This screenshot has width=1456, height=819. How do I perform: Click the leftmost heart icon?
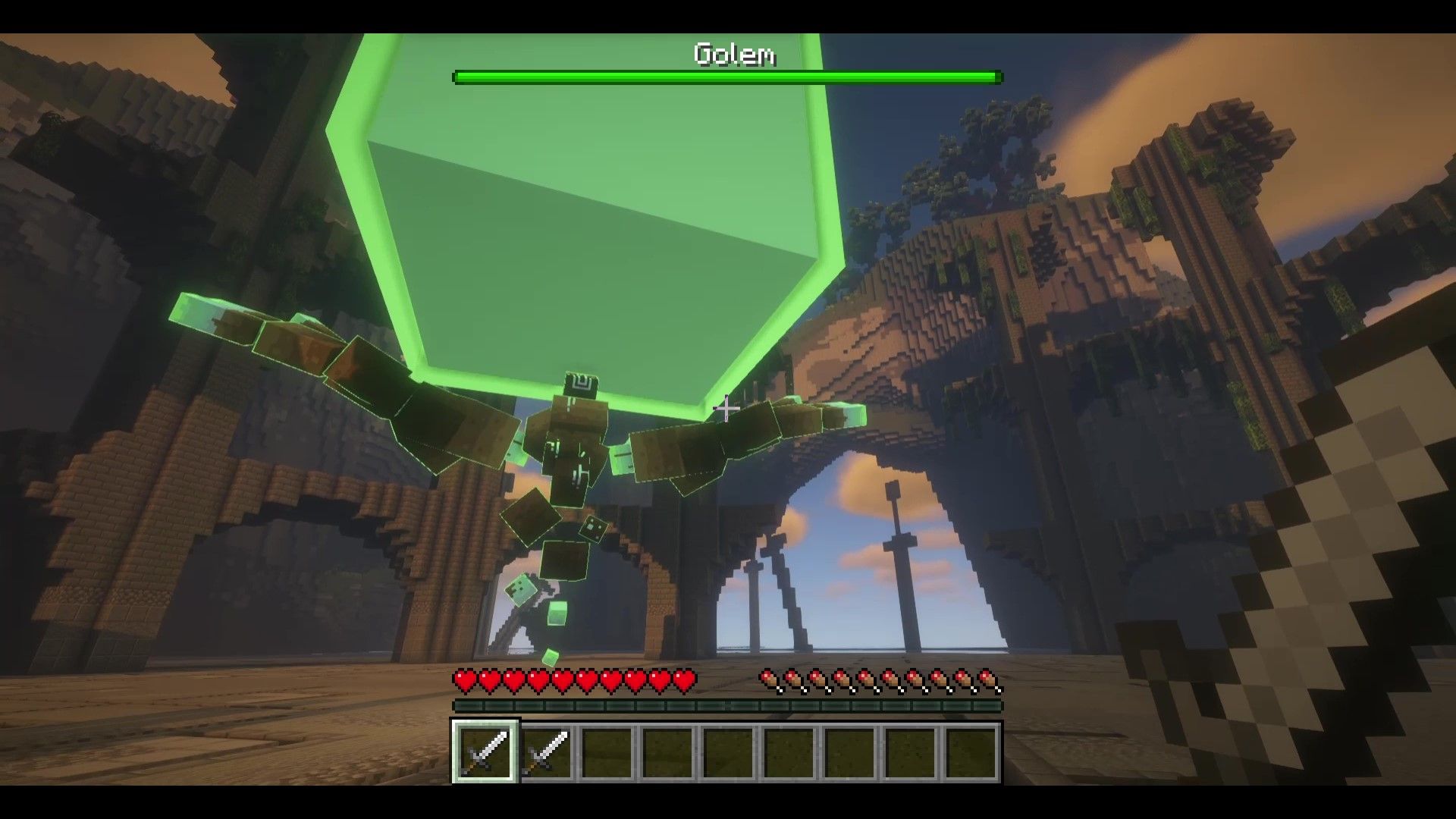465,681
